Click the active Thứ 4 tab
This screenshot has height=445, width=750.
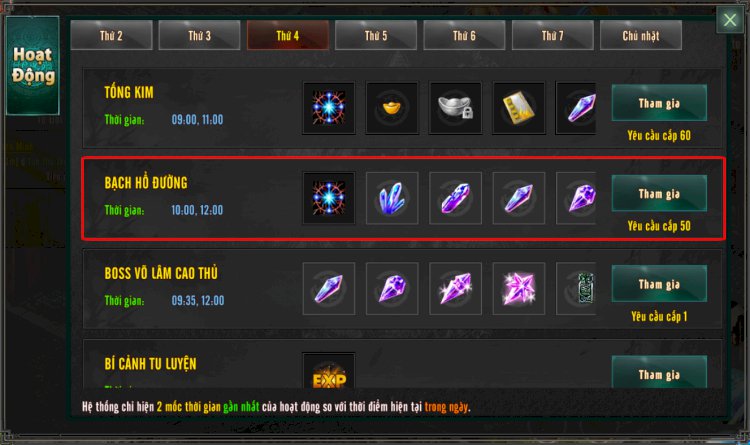(x=288, y=35)
